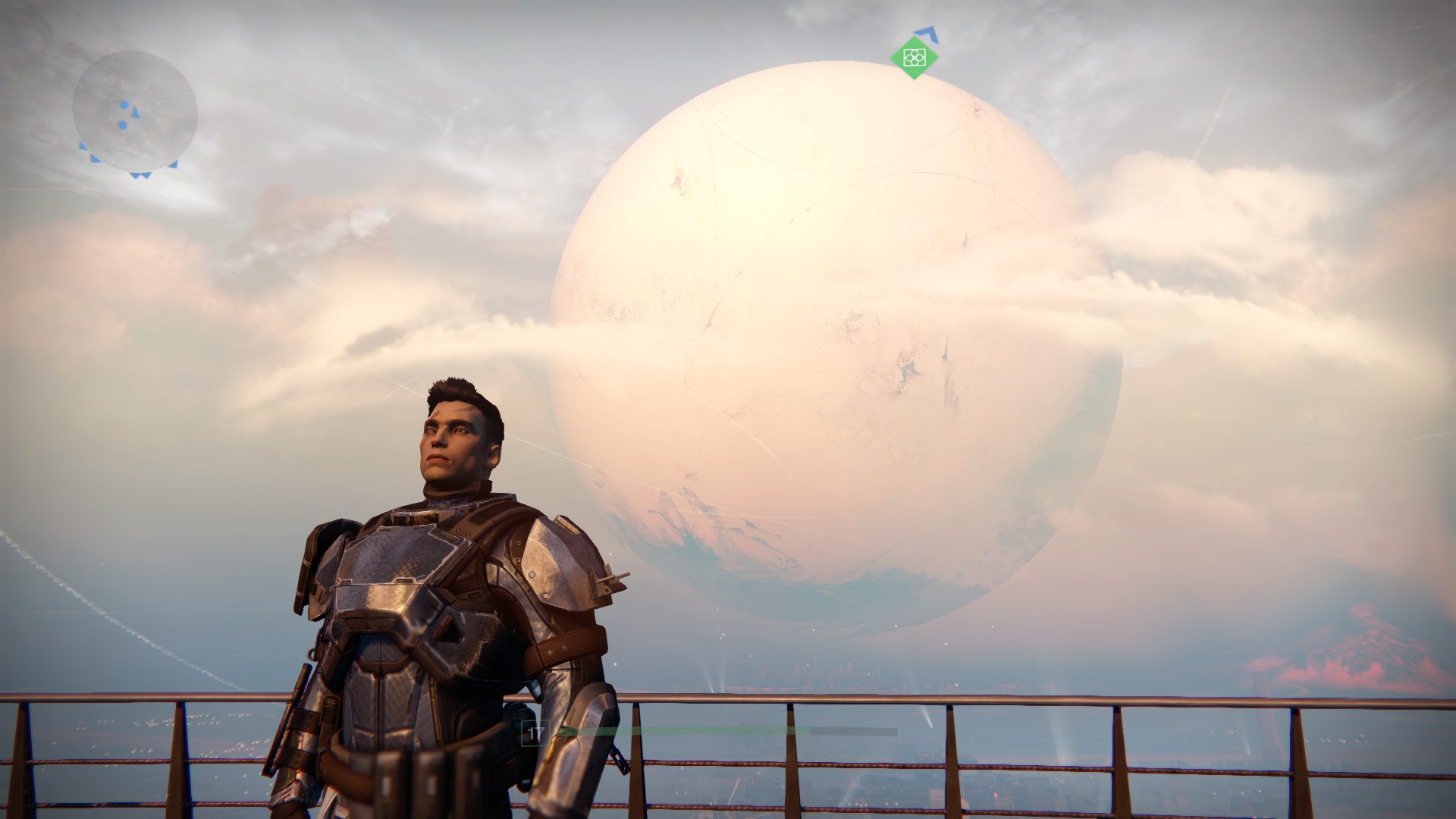Click the circular radar minimap
This screenshot has width=1456, height=819.
(135, 111)
